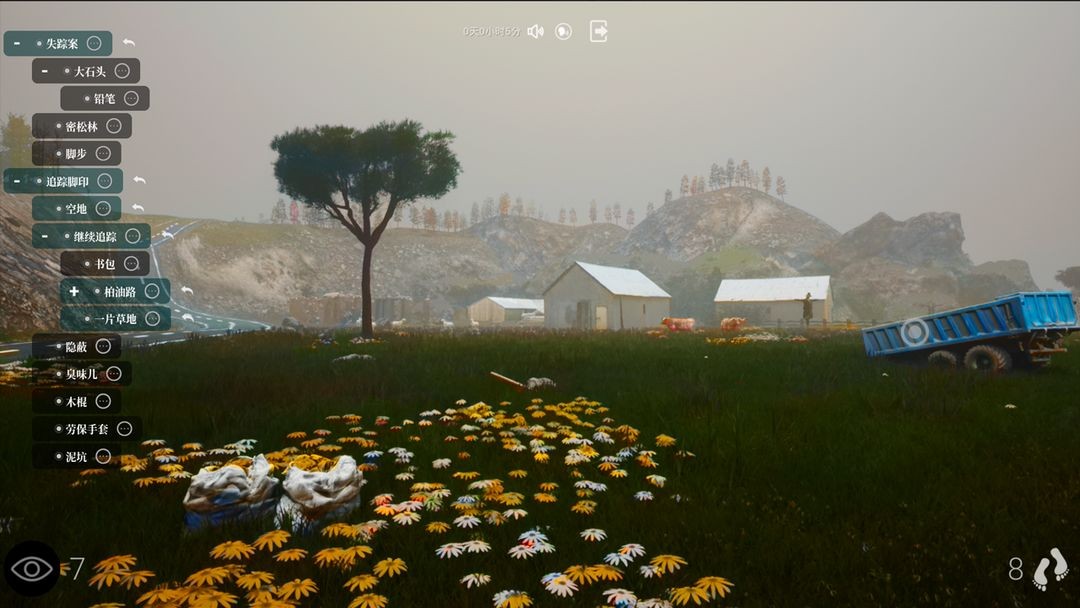Select the 失踪案 clue node
1080x608 pixels.
[62, 44]
